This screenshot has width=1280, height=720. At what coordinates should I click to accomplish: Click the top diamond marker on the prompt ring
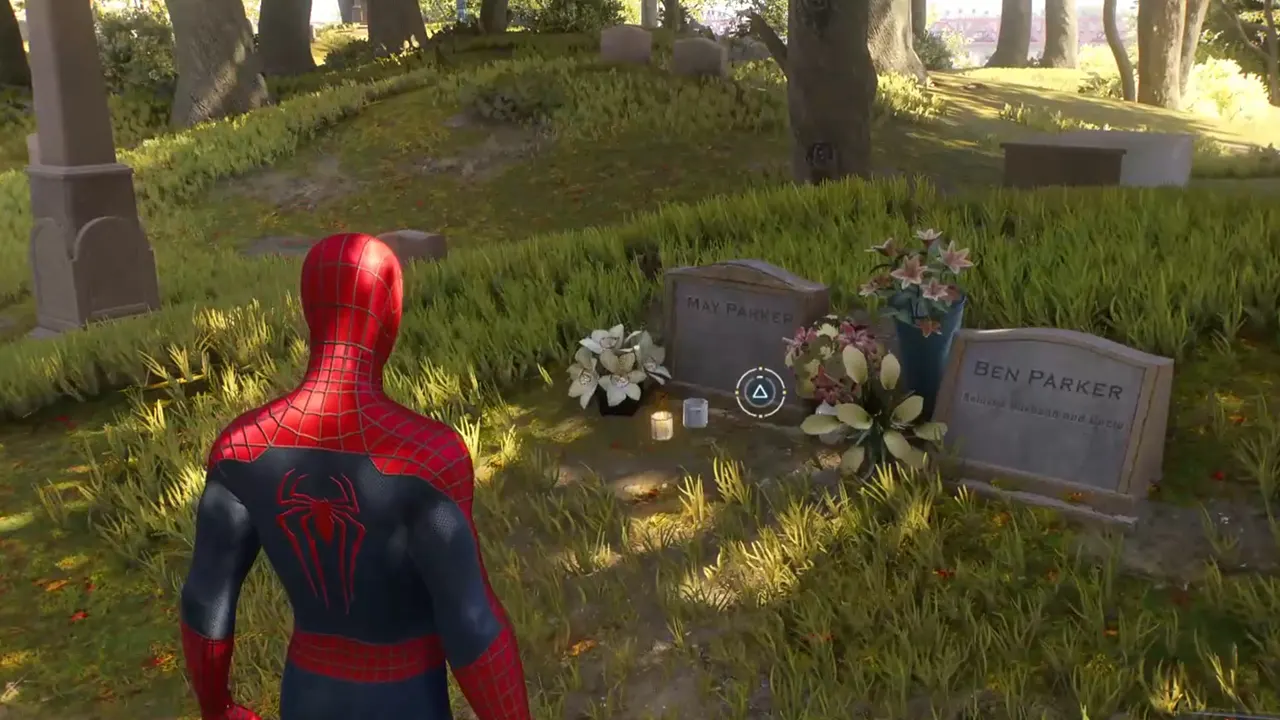[760, 367]
